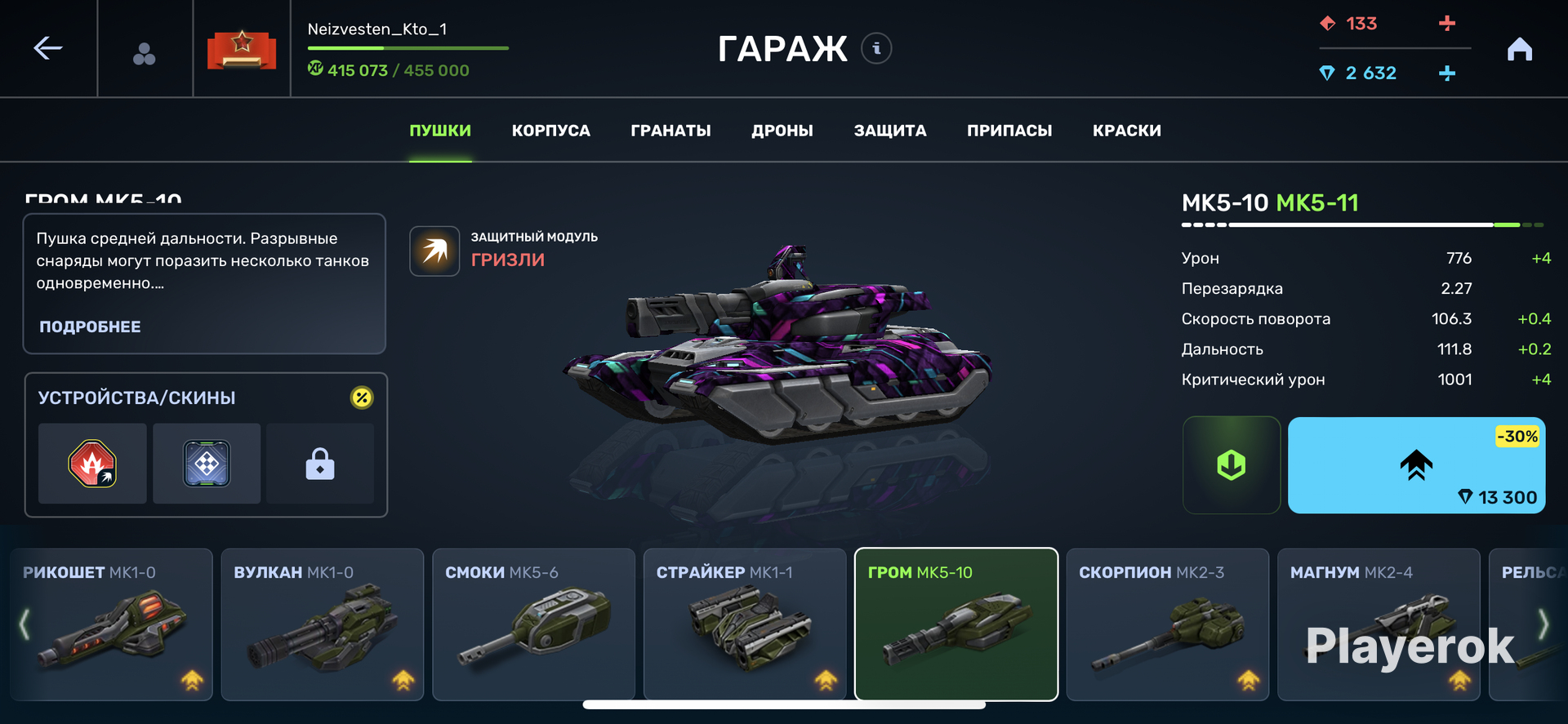The image size is (1568, 724).
Task: Select the Рикошет MK1-0 turret
Action: tap(111, 624)
